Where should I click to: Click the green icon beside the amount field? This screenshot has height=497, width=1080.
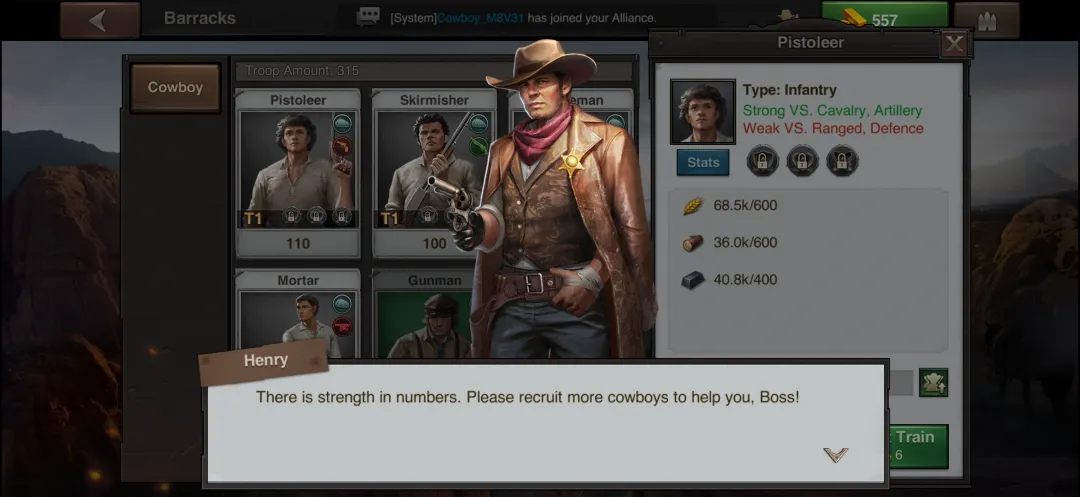(x=933, y=382)
